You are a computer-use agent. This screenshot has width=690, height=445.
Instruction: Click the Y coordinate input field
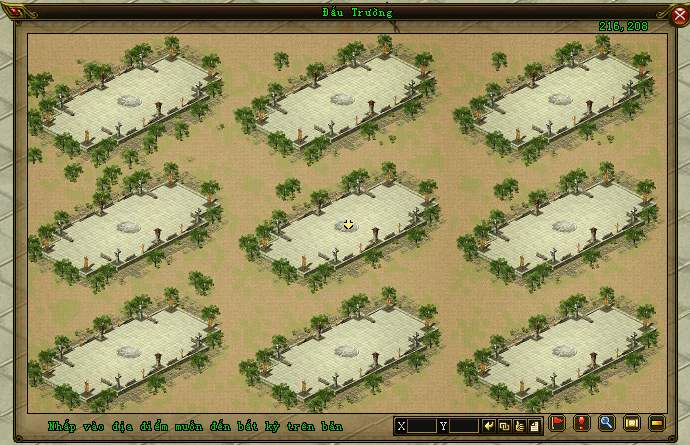coord(462,426)
